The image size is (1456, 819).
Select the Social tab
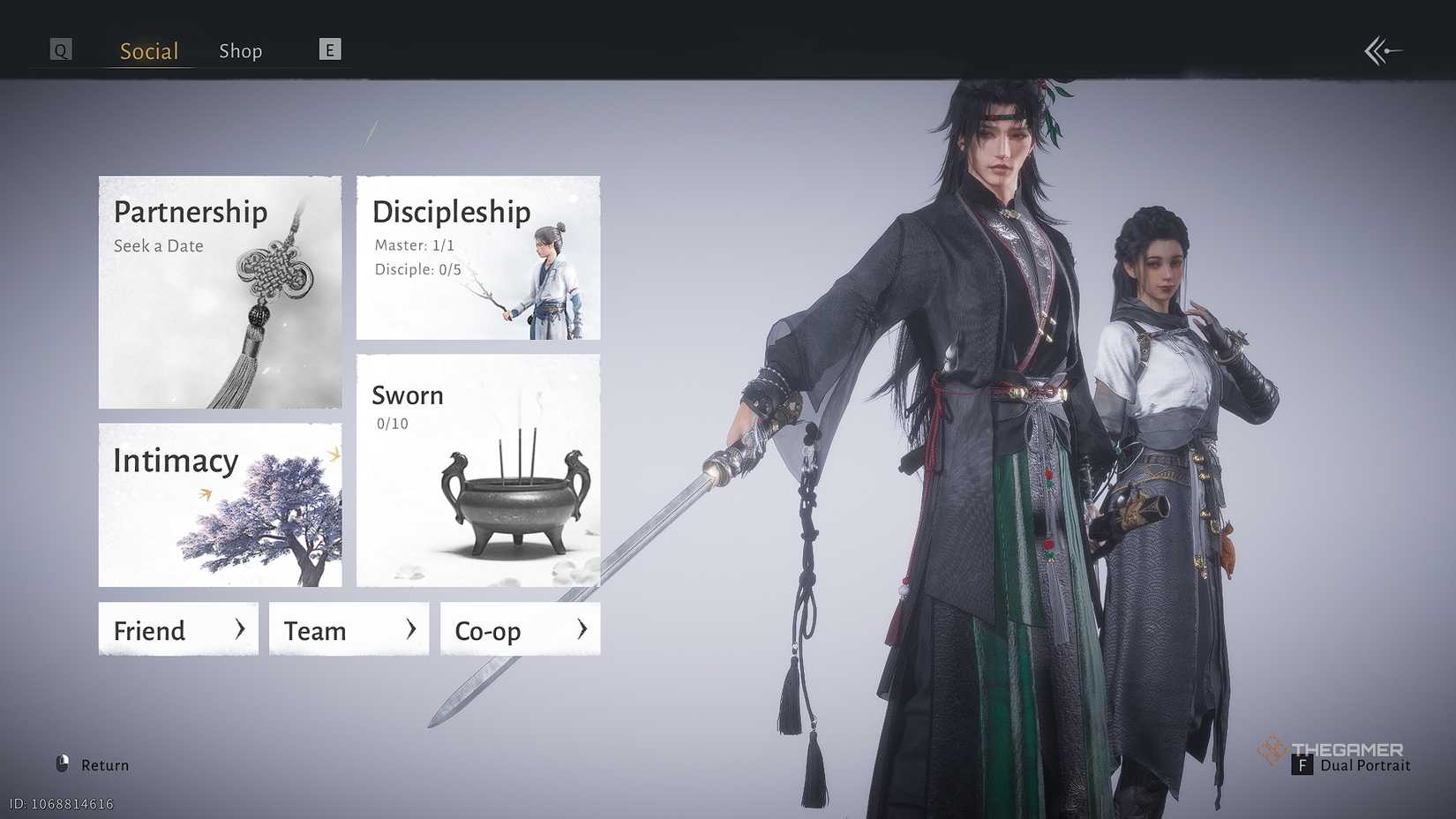pyautogui.click(x=147, y=50)
